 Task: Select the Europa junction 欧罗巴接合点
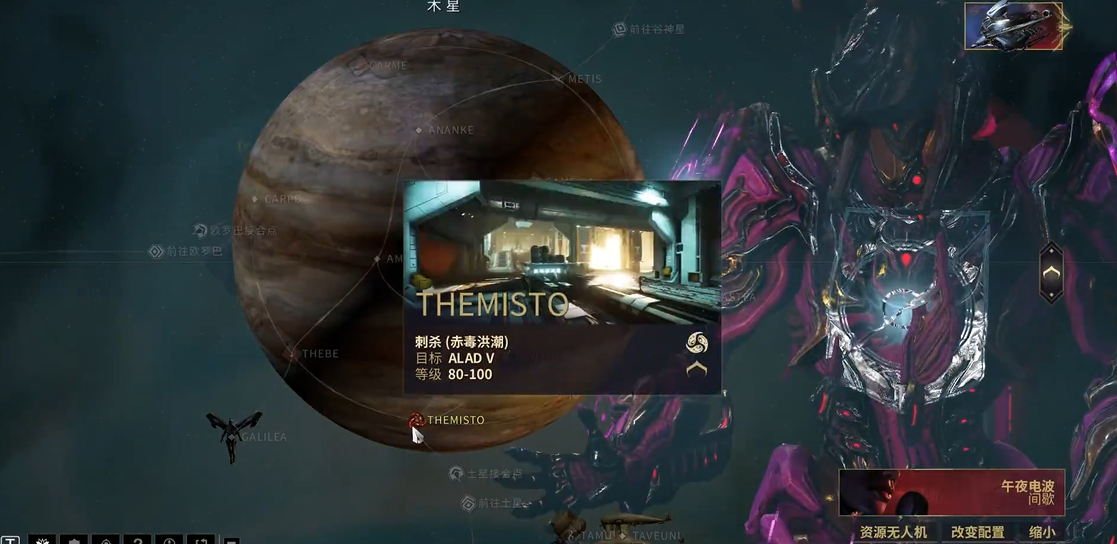tap(200, 230)
